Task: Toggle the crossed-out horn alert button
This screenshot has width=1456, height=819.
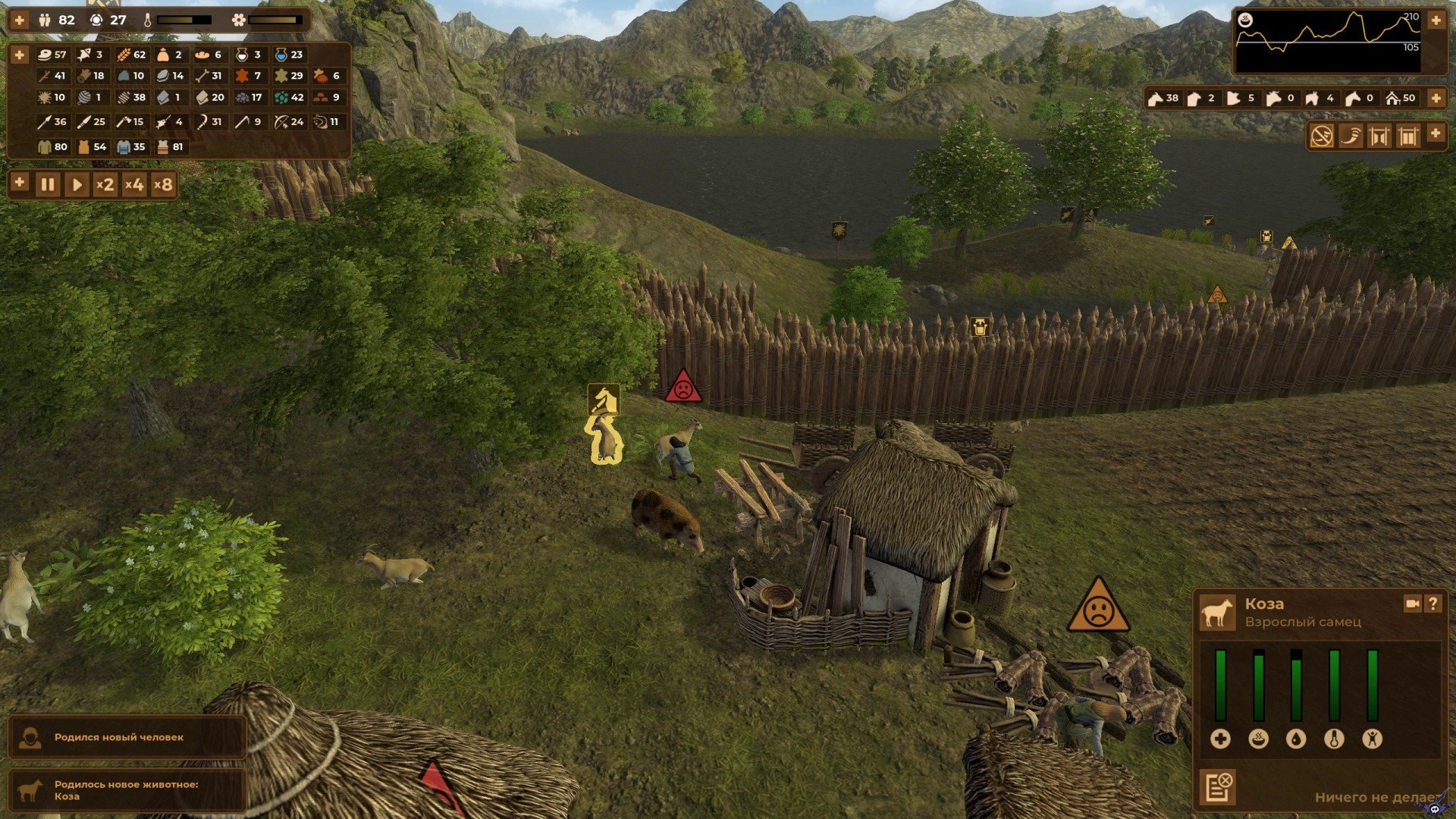Action: [x=1322, y=136]
